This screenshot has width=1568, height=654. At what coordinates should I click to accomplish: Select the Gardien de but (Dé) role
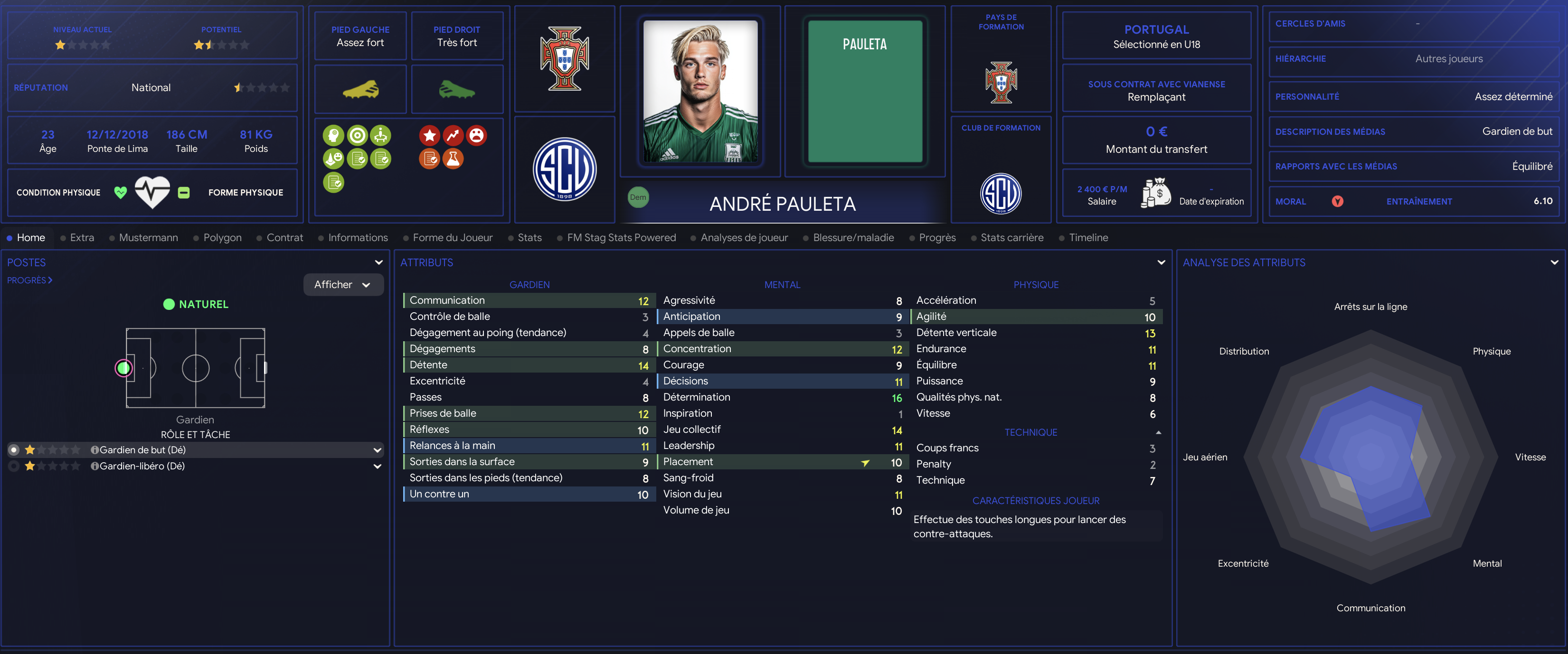[142, 449]
